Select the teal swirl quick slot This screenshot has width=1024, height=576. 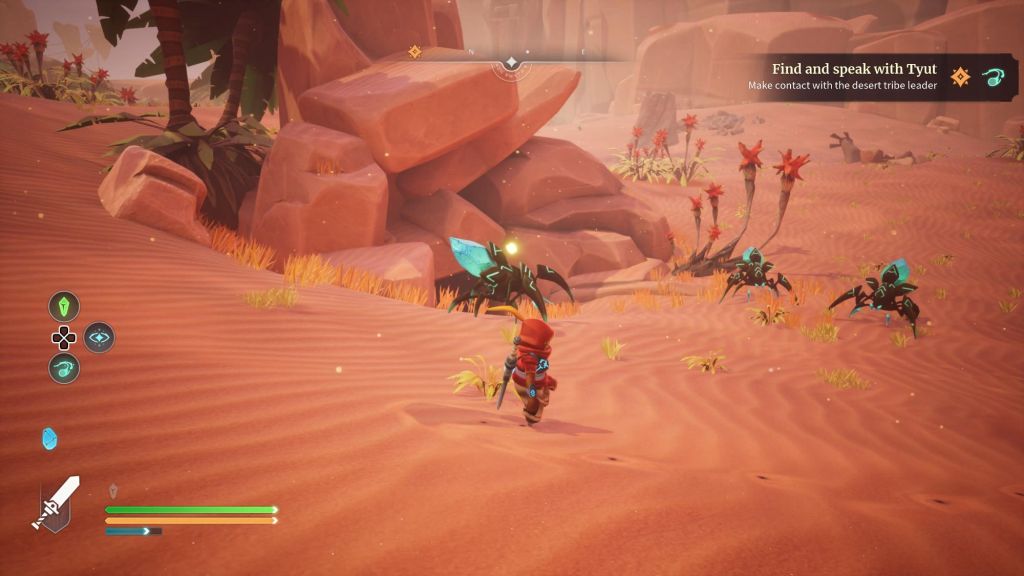click(64, 368)
